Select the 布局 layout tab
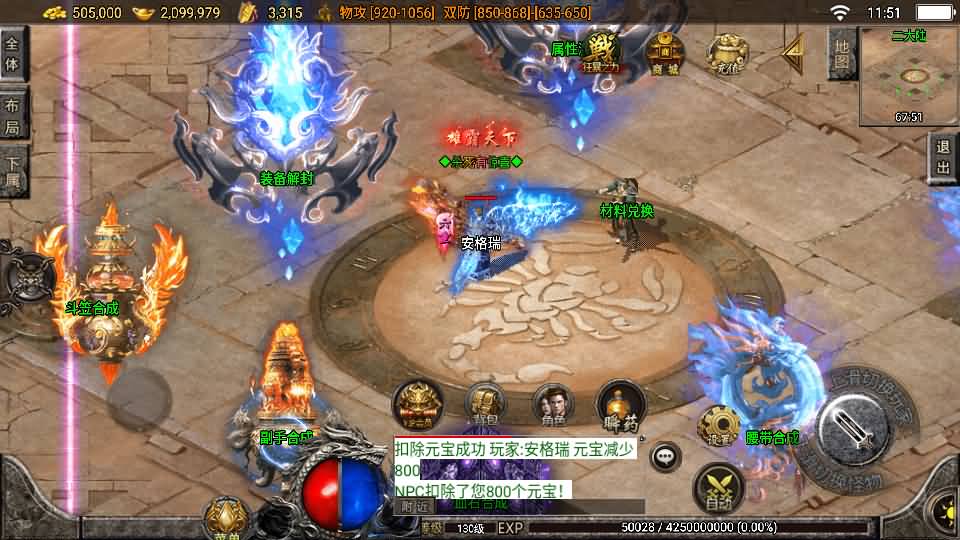 pyautogui.click(x=13, y=115)
